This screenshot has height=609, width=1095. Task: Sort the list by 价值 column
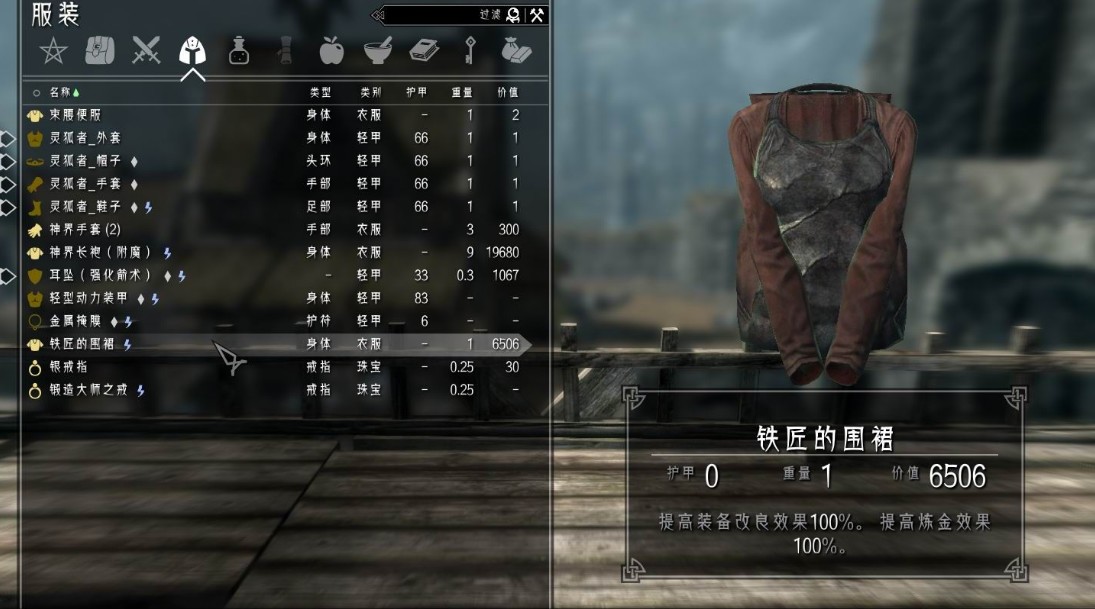click(508, 92)
